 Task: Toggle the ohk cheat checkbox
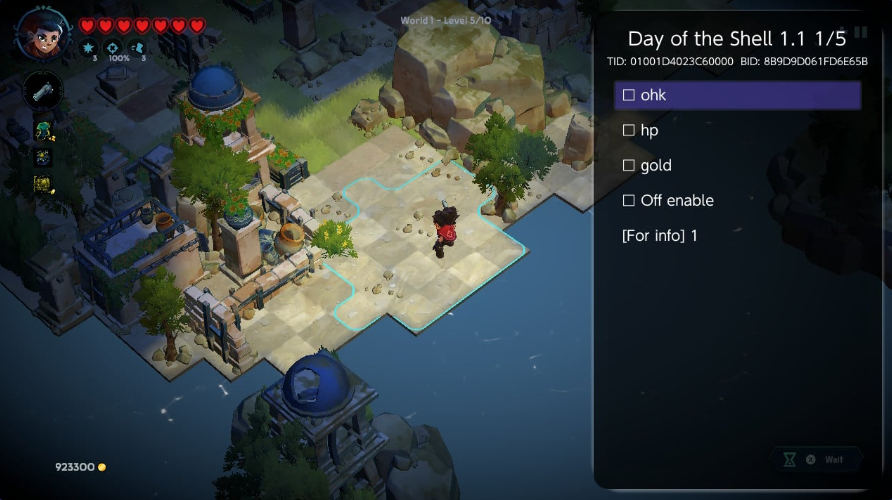pos(629,95)
